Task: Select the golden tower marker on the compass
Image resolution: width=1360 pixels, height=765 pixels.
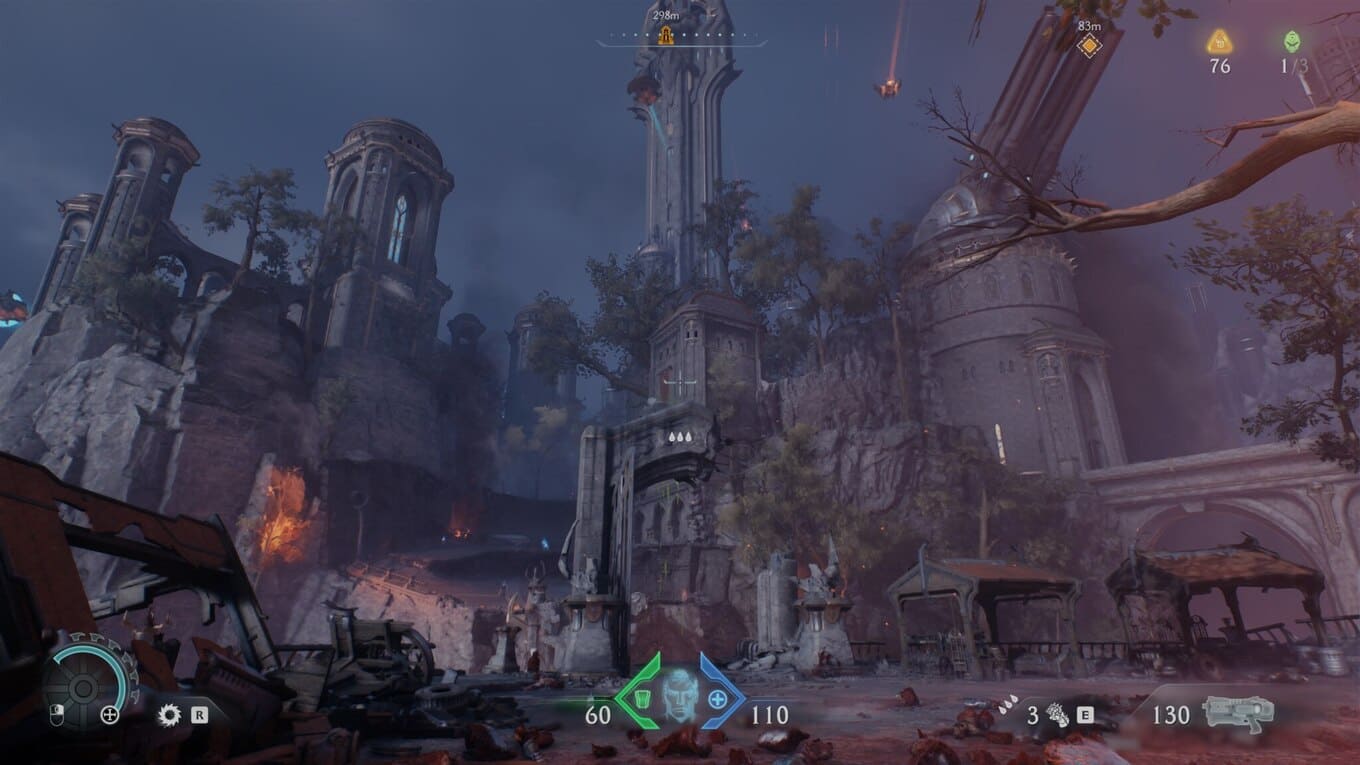Action: point(665,37)
